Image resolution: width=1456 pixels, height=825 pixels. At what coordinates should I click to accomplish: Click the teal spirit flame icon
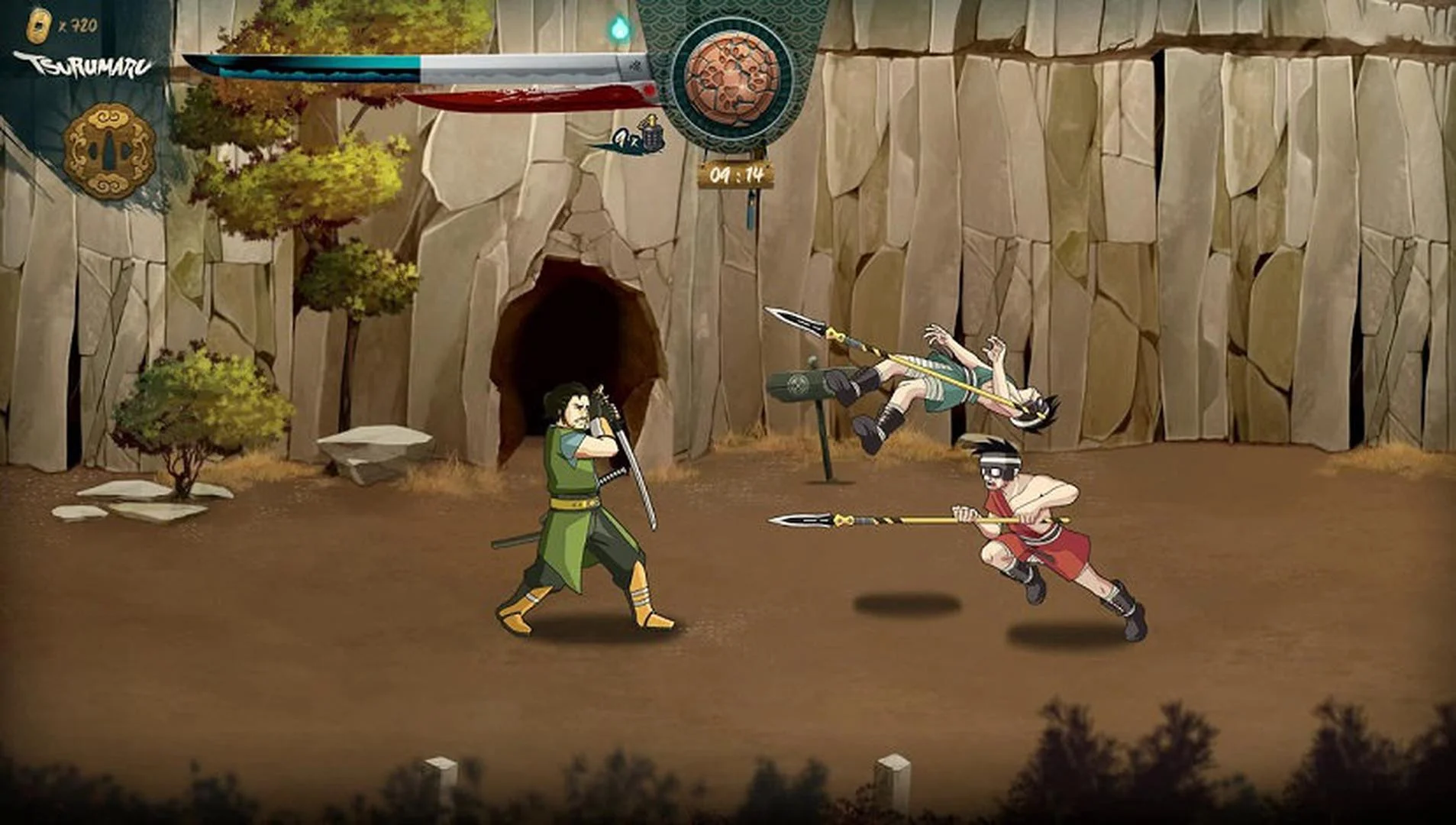(620, 25)
